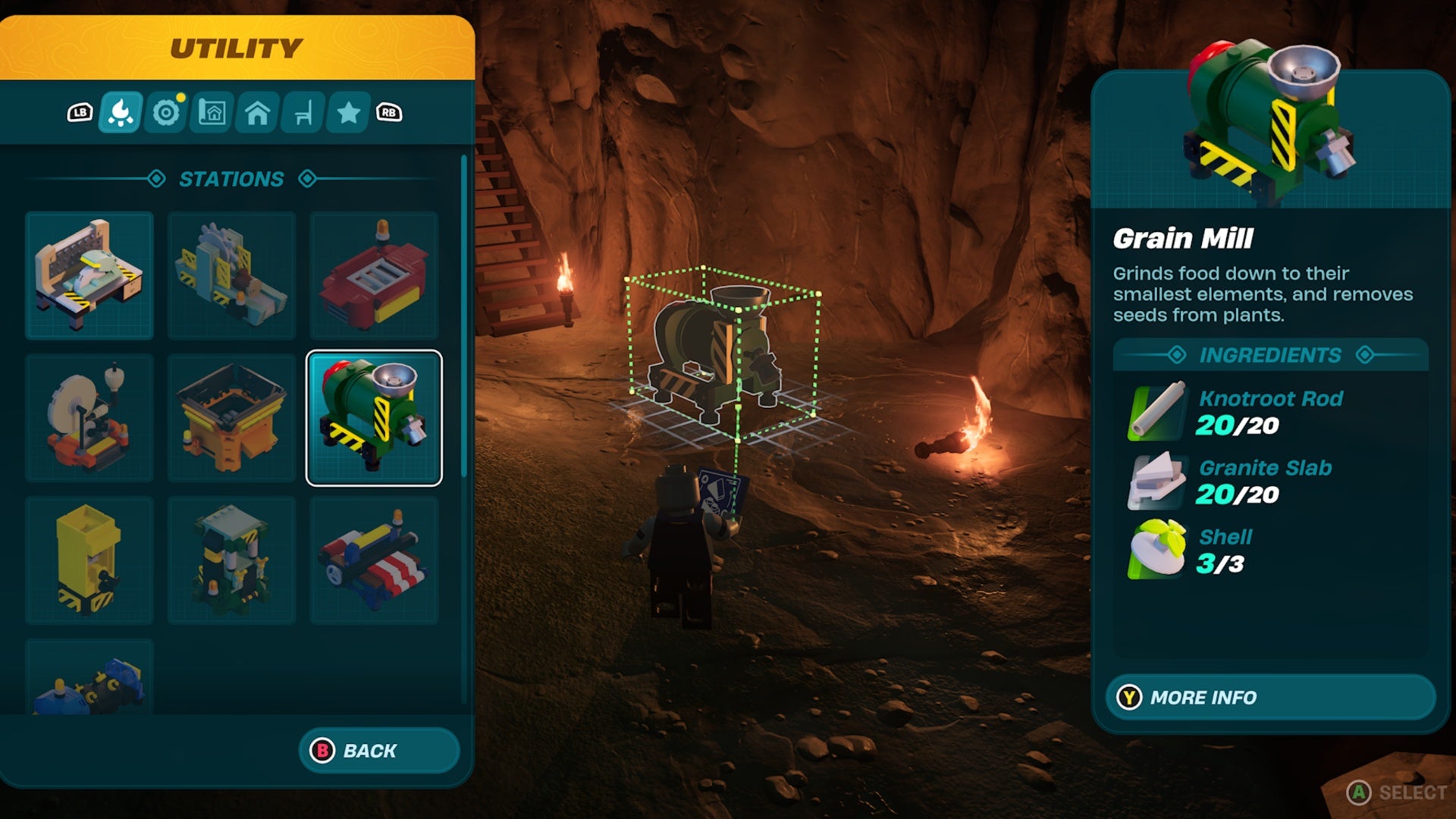1456x819 pixels.
Task: Open the star favorites tab
Action: (348, 113)
